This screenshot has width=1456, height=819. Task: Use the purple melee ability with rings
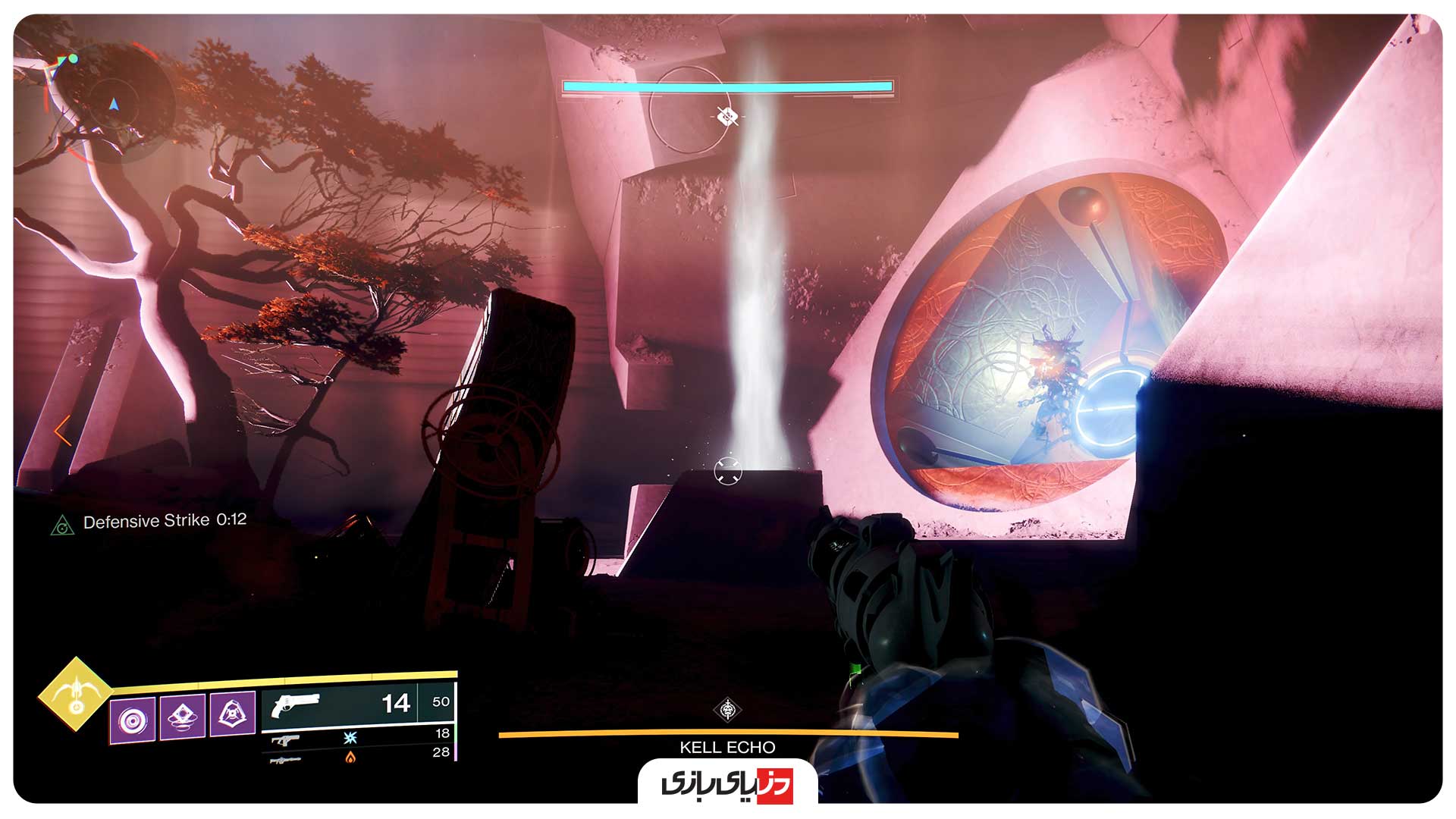click(183, 716)
